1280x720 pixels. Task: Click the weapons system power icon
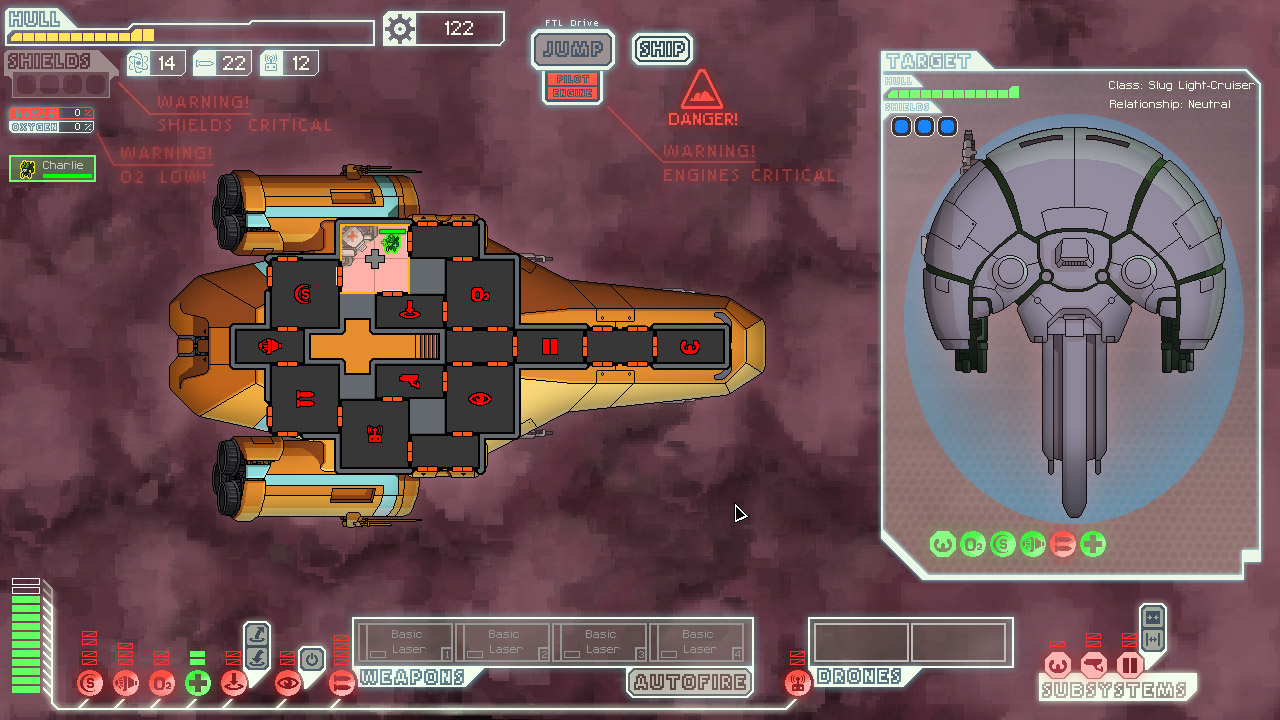pyautogui.click(x=342, y=684)
